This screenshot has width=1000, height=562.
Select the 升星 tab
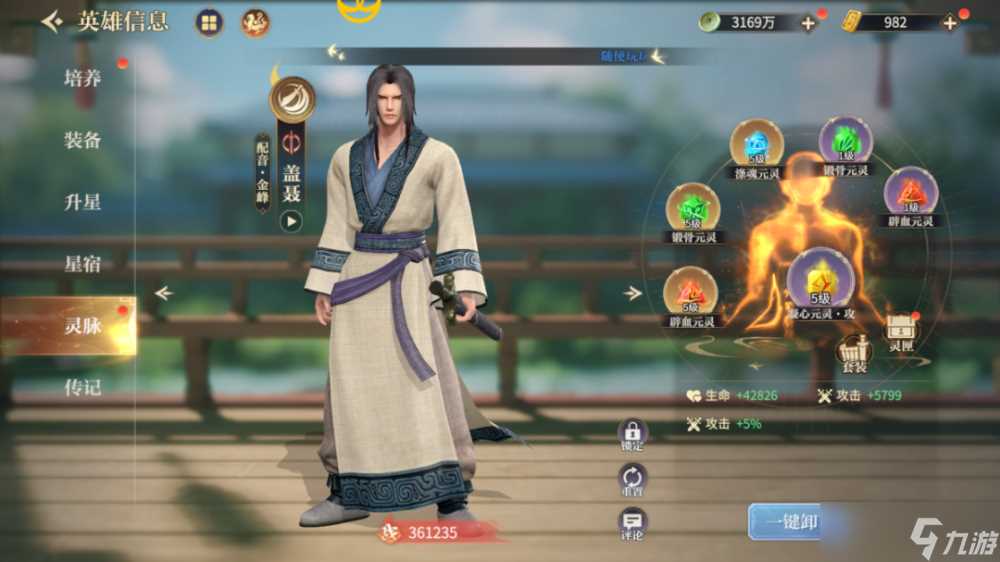(x=82, y=202)
